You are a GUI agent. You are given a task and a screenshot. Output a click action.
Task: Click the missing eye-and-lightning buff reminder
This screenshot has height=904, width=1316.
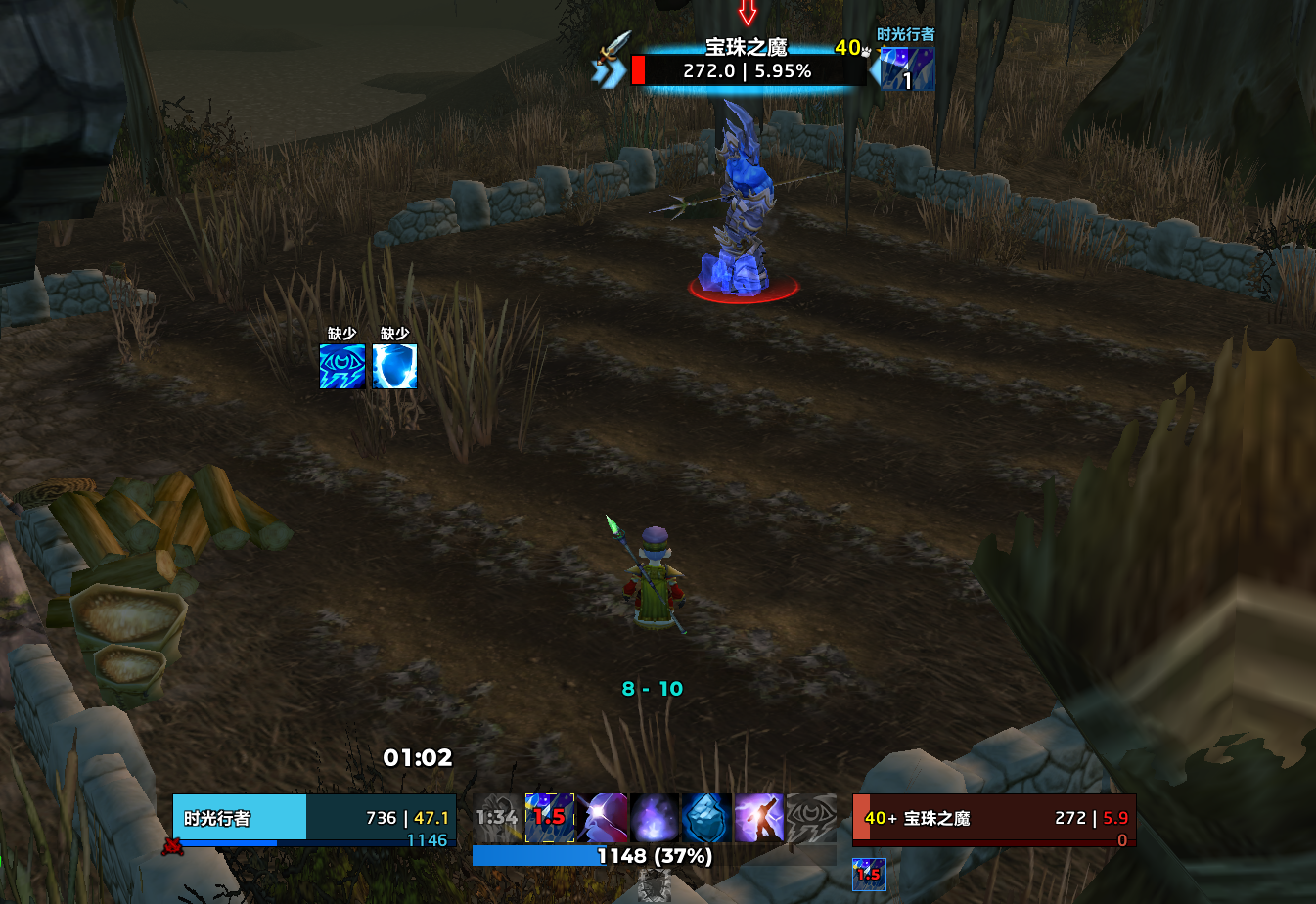342,366
